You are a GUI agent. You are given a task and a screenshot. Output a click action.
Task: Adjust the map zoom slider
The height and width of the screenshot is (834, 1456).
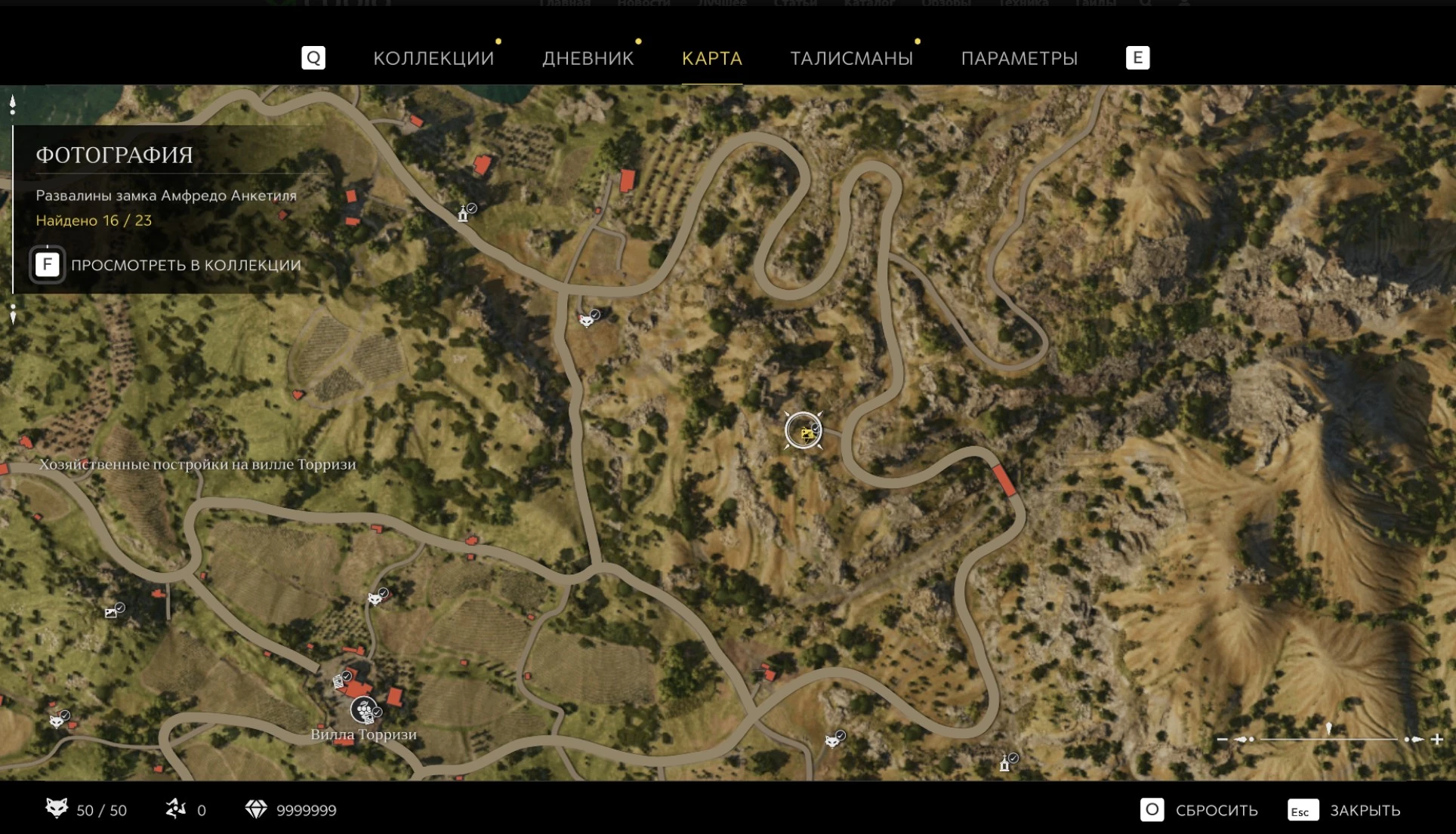pyautogui.click(x=1328, y=737)
